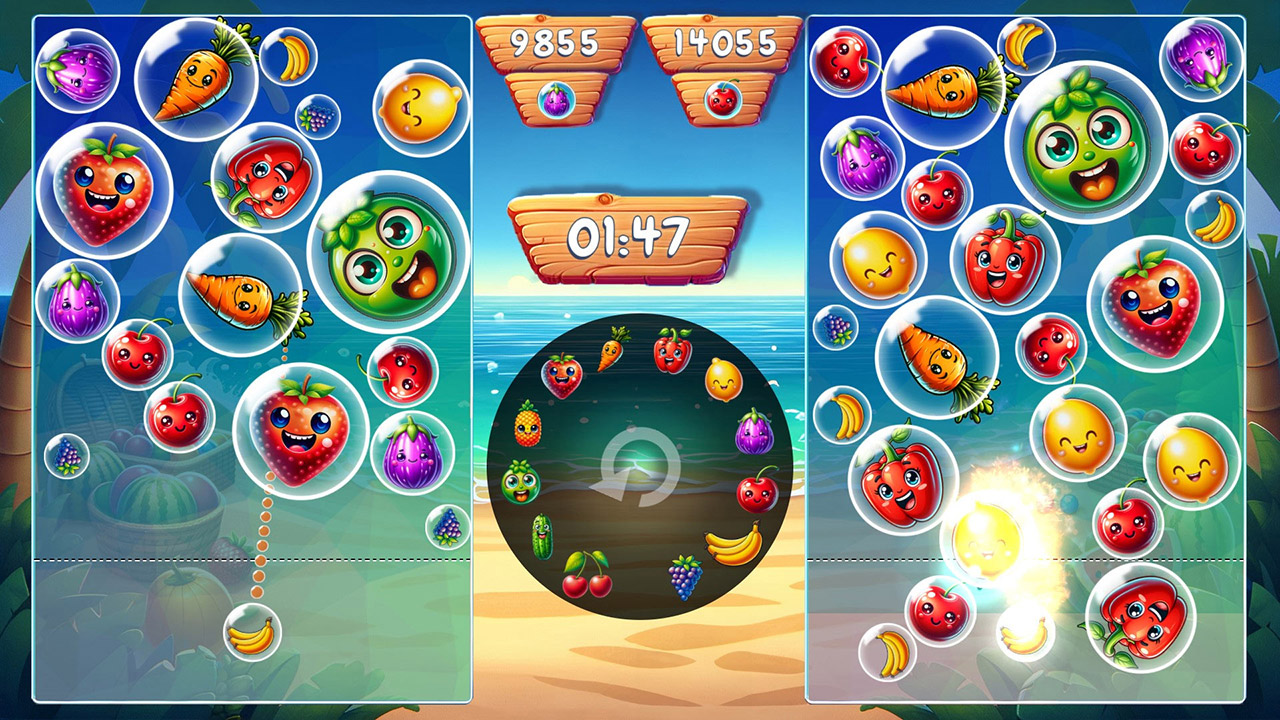Select the bell pepper icon in the fruit wheel
Viewport: 1280px width, 720px height.
tap(672, 350)
